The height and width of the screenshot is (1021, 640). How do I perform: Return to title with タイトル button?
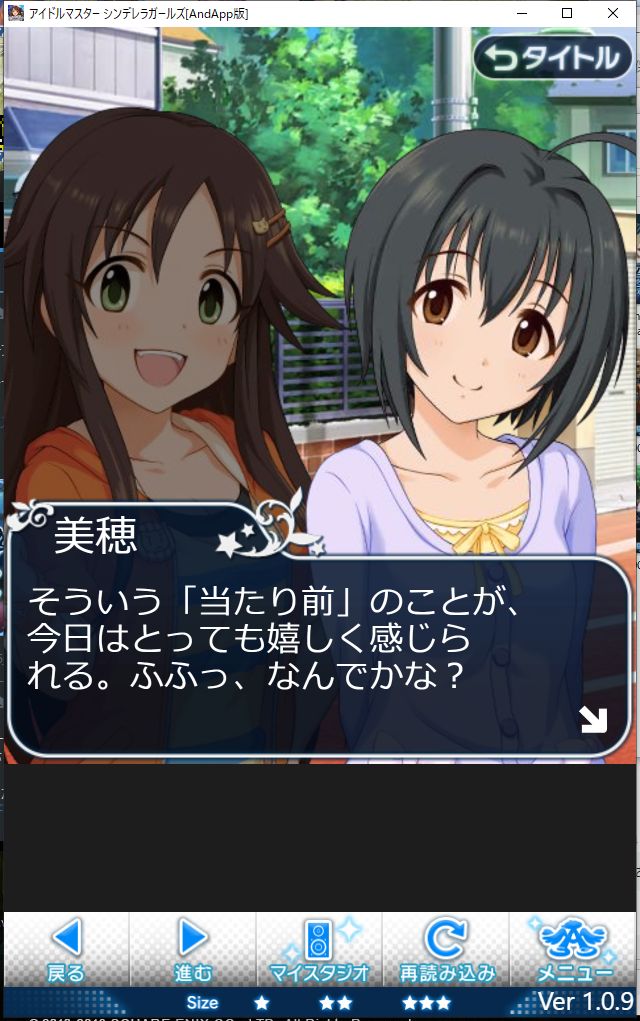coord(554,59)
